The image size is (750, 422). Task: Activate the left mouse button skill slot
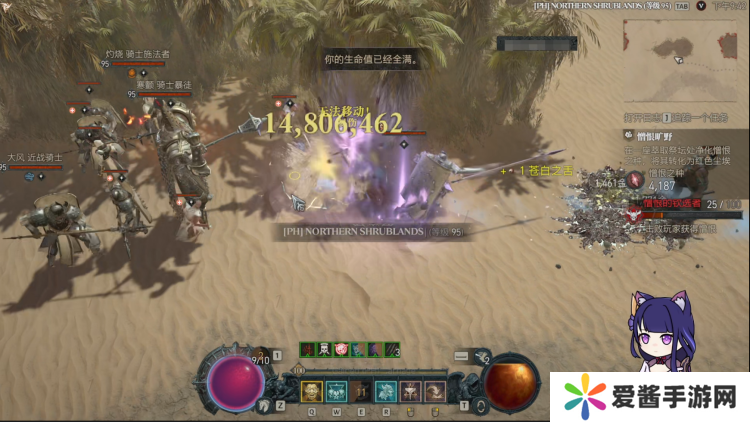pos(411,391)
